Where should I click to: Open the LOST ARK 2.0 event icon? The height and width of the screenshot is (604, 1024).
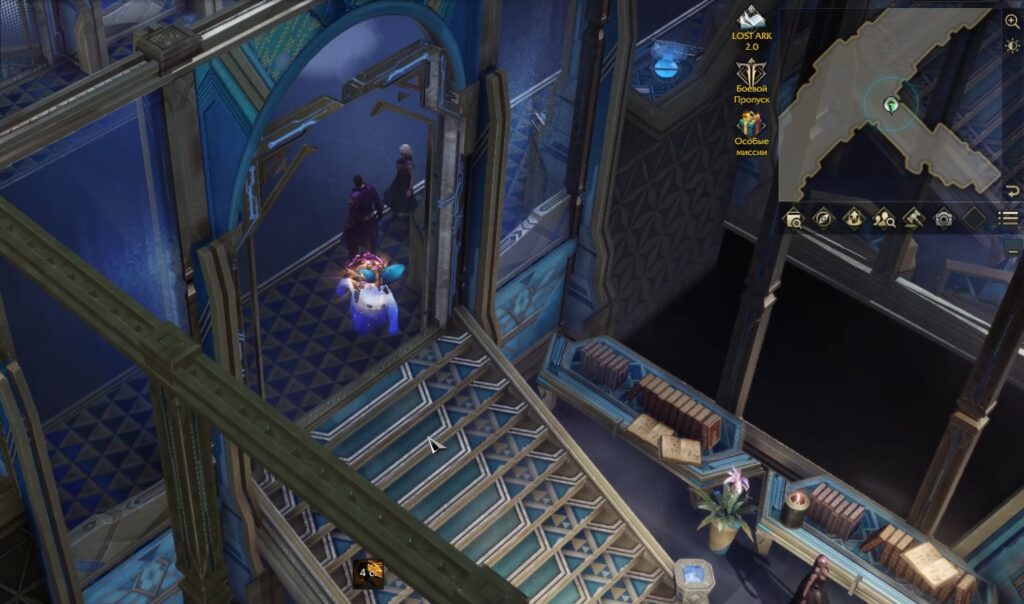point(750,18)
